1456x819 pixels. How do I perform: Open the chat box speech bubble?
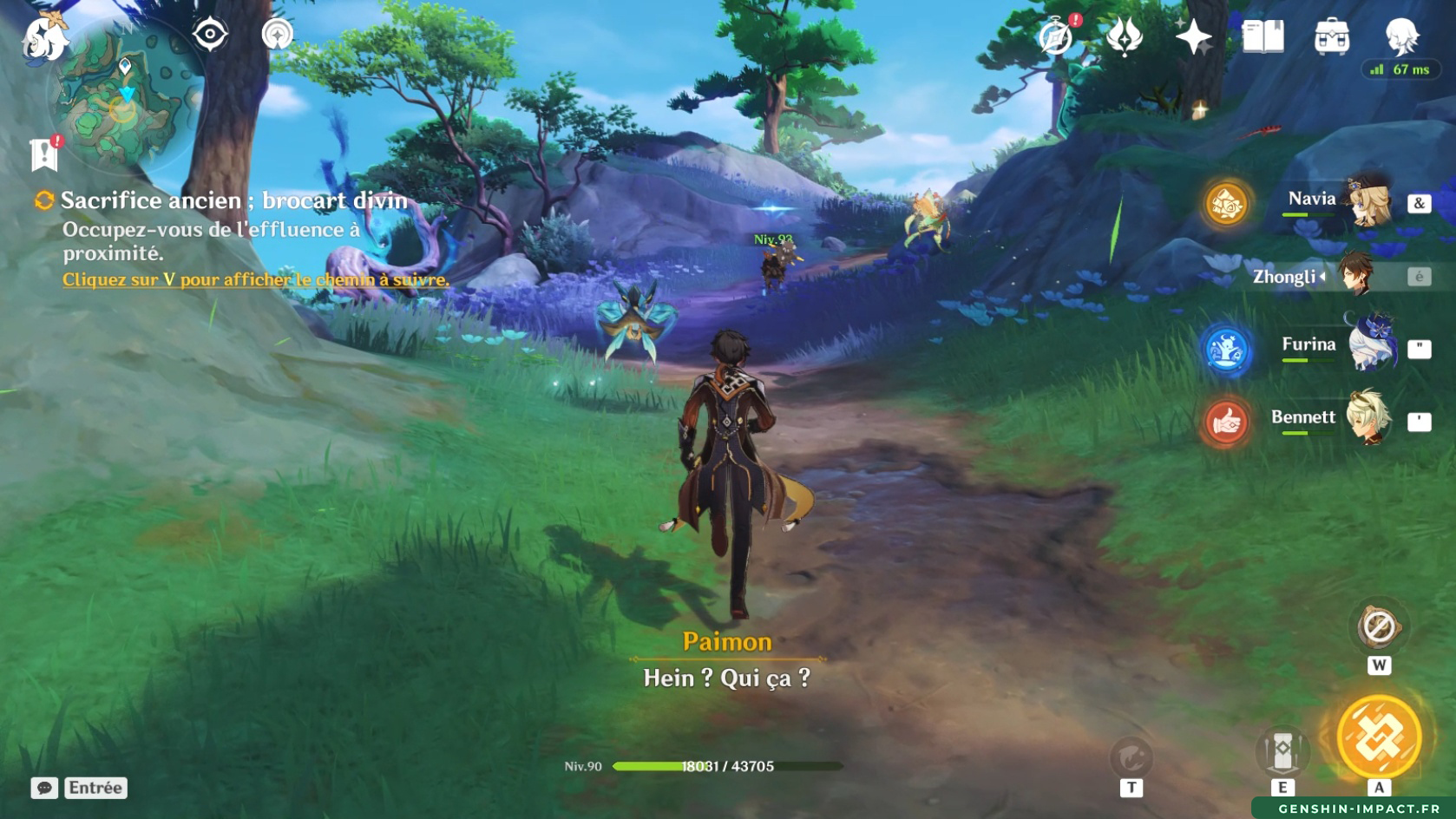point(44,788)
